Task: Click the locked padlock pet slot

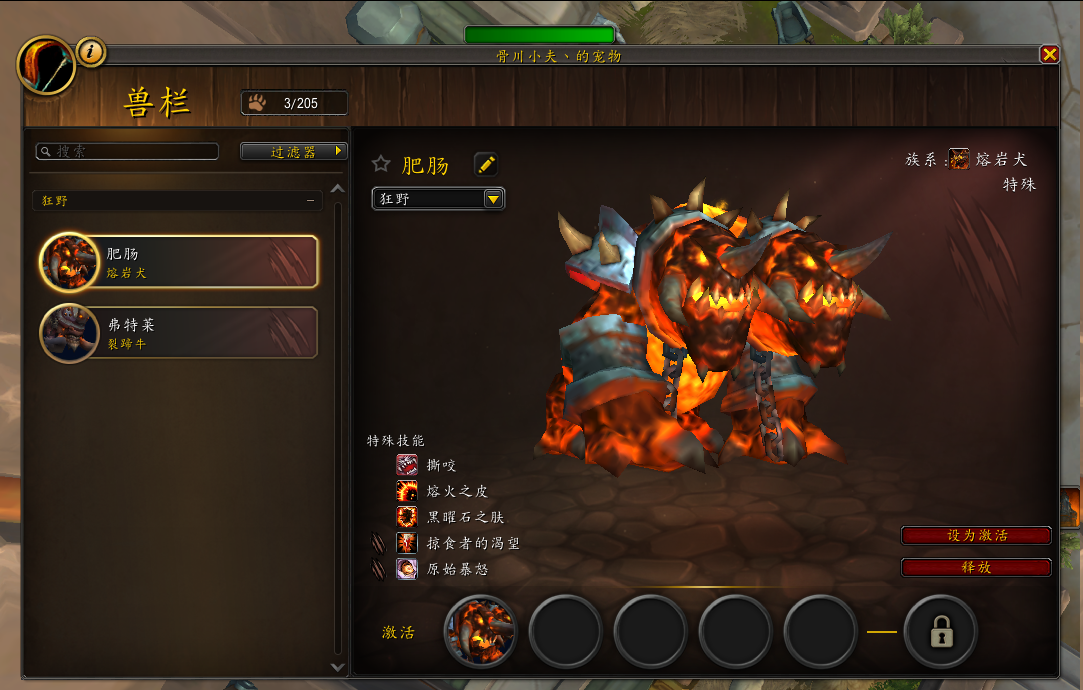Action: pyautogui.click(x=940, y=632)
